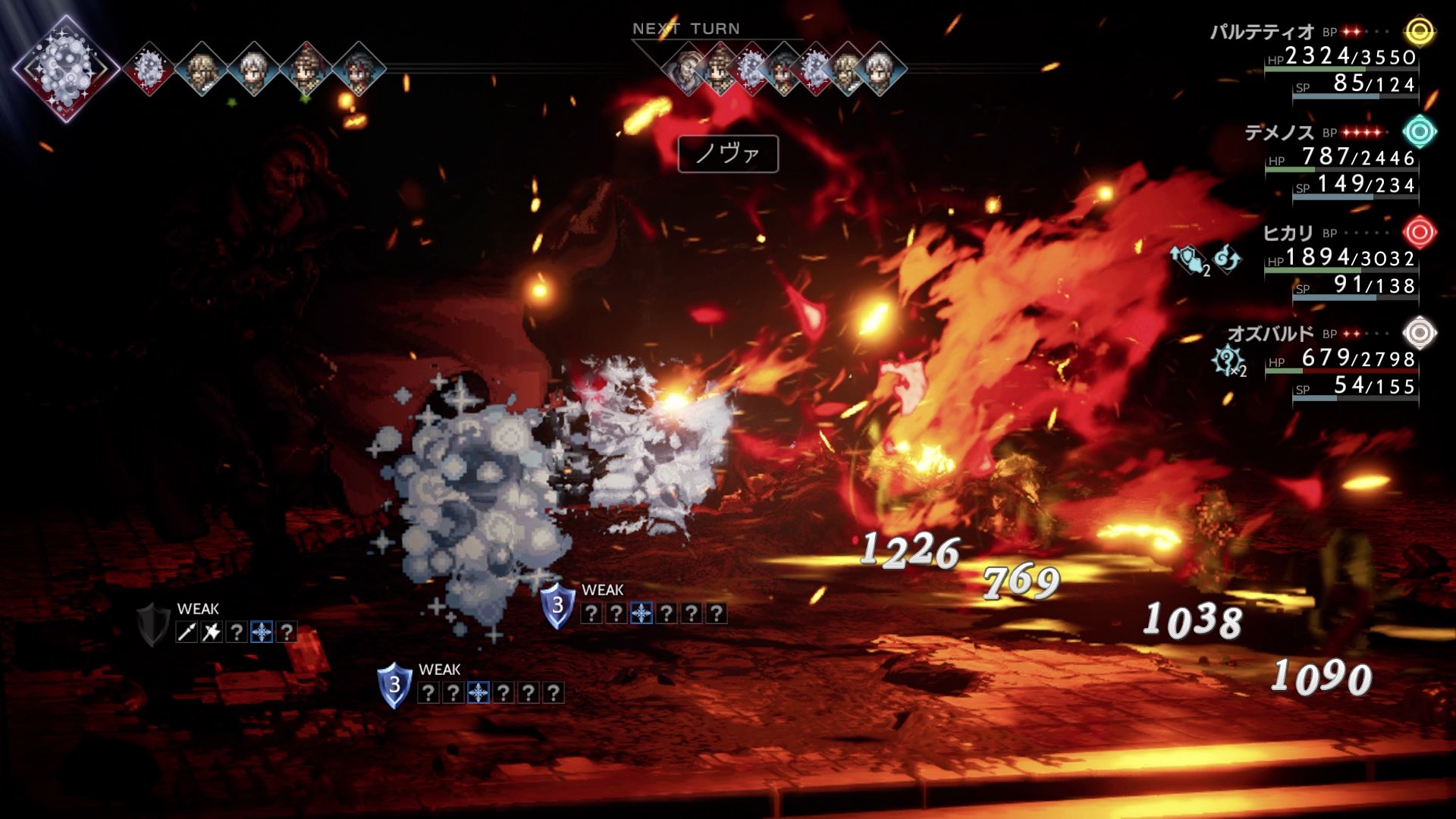
Task: Click the broken grey shield icon
Action: [152, 624]
